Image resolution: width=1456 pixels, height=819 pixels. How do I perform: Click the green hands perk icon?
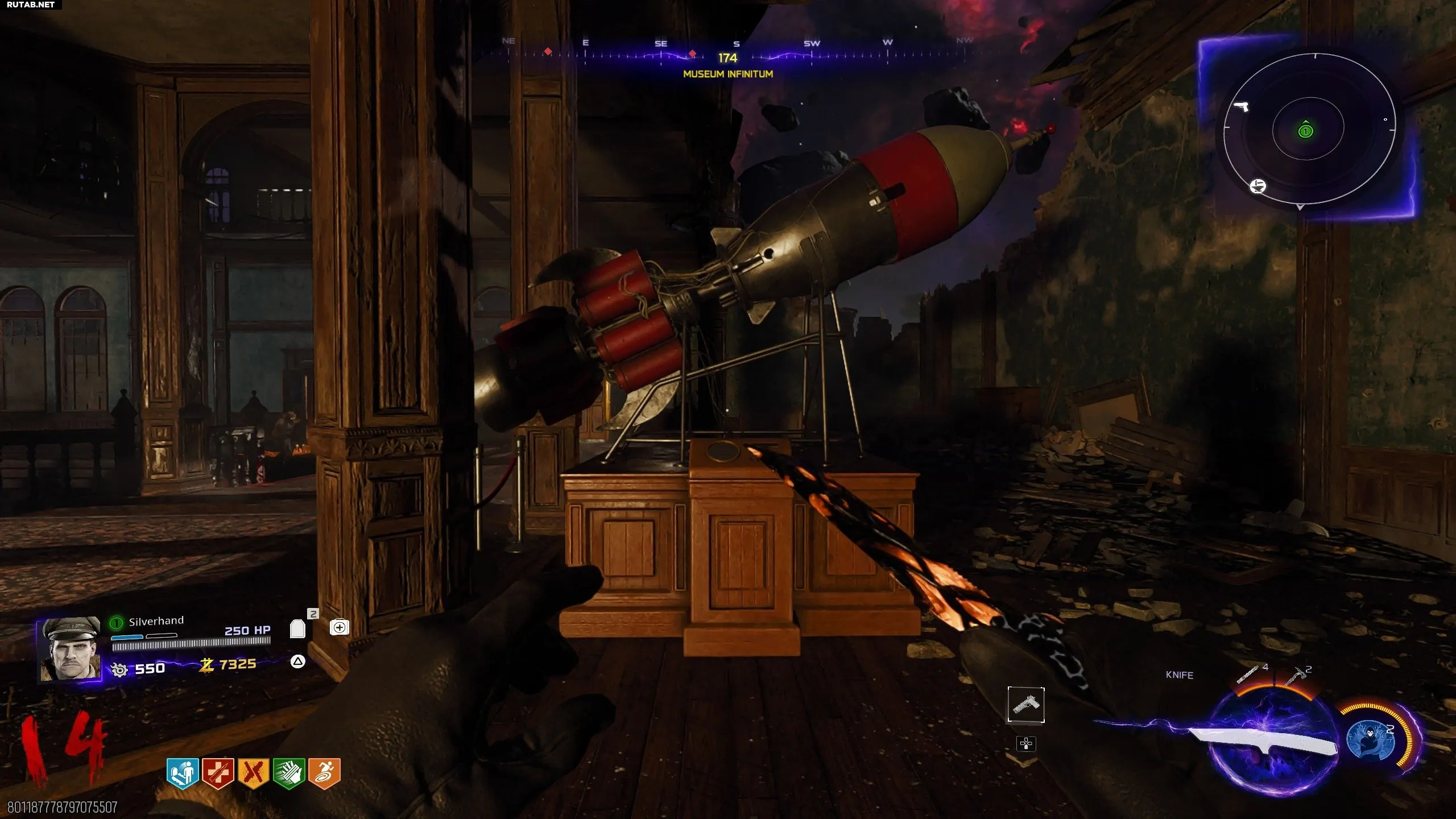289,773
